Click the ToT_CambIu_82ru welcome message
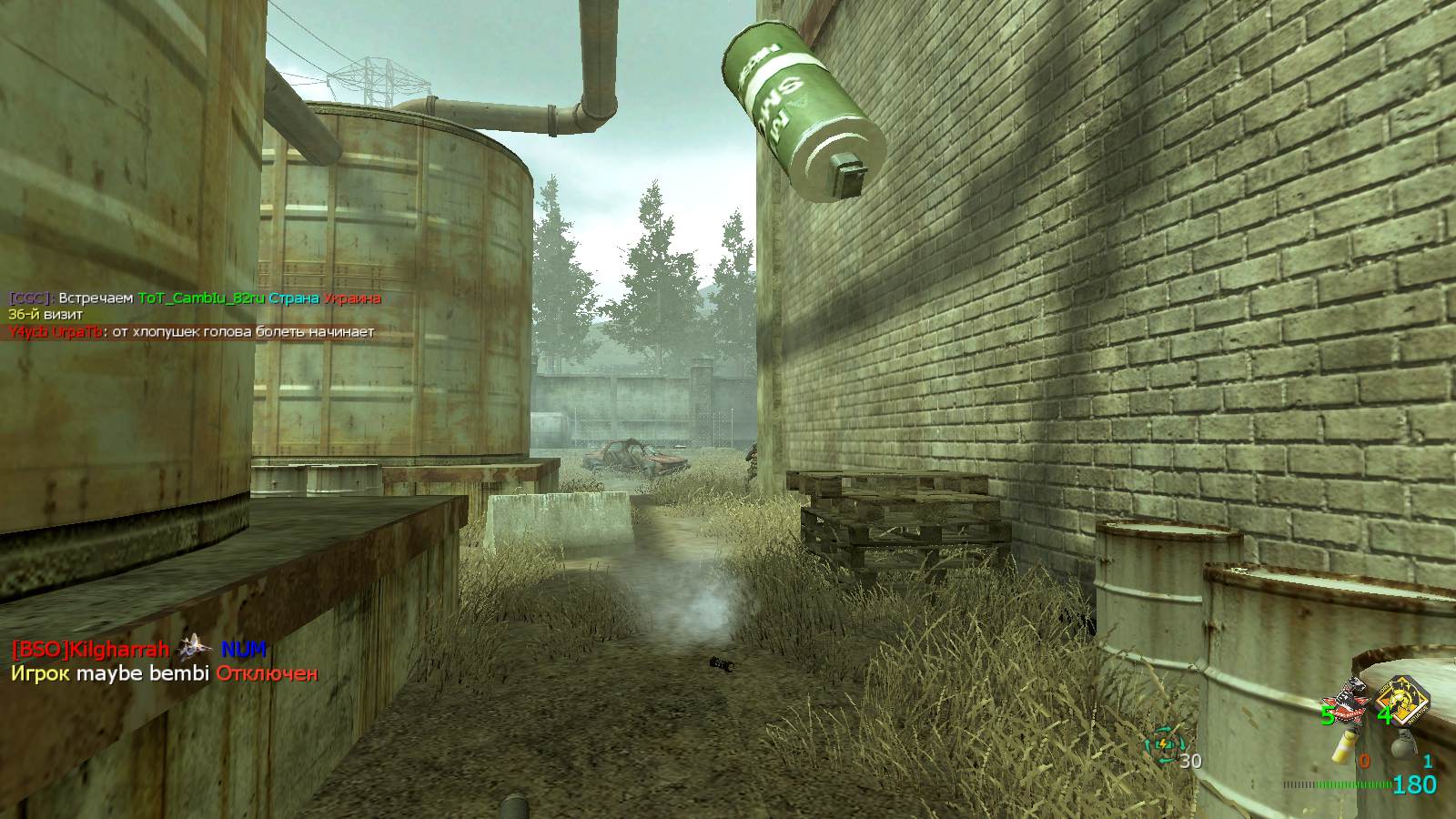1456x819 pixels. point(195,298)
